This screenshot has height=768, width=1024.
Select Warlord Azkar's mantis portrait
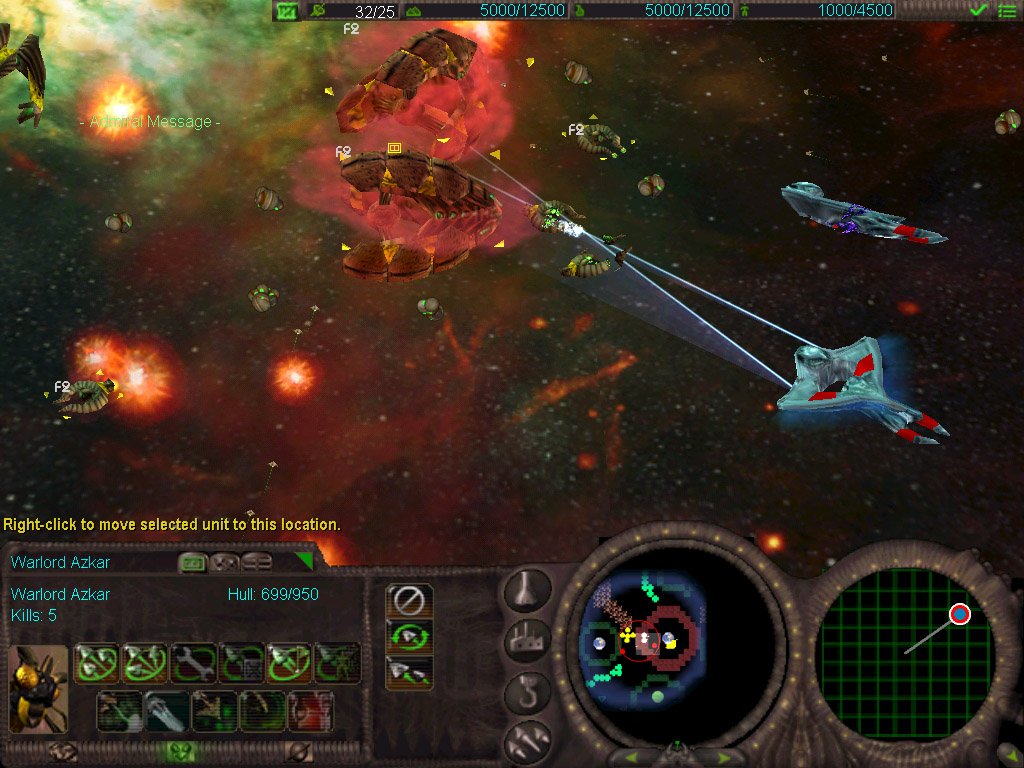(x=39, y=688)
